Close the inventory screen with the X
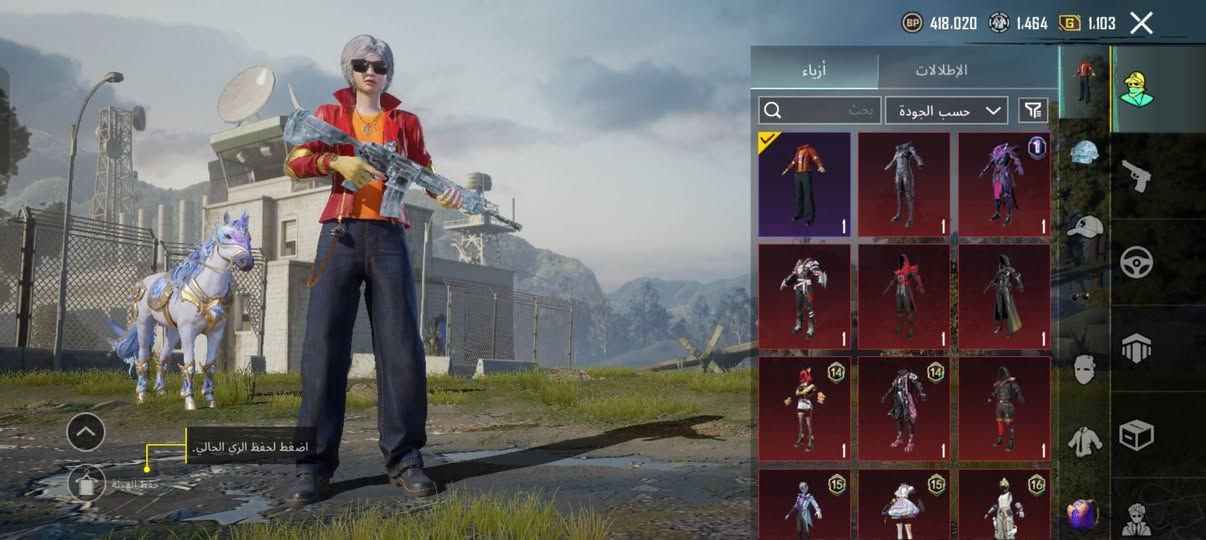Viewport: 1206px width, 540px height. pos(1141,23)
